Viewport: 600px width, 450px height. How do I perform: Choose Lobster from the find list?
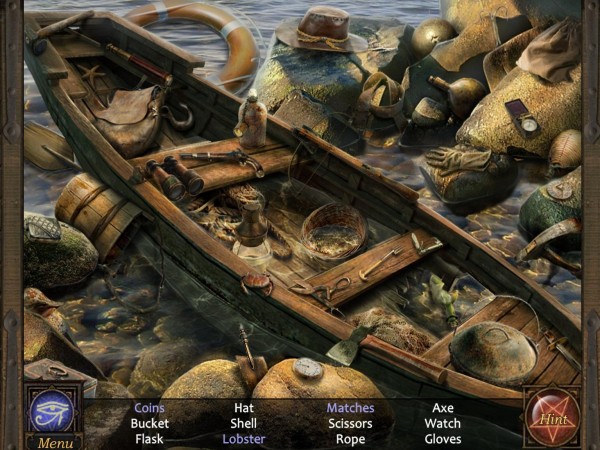[244, 438]
